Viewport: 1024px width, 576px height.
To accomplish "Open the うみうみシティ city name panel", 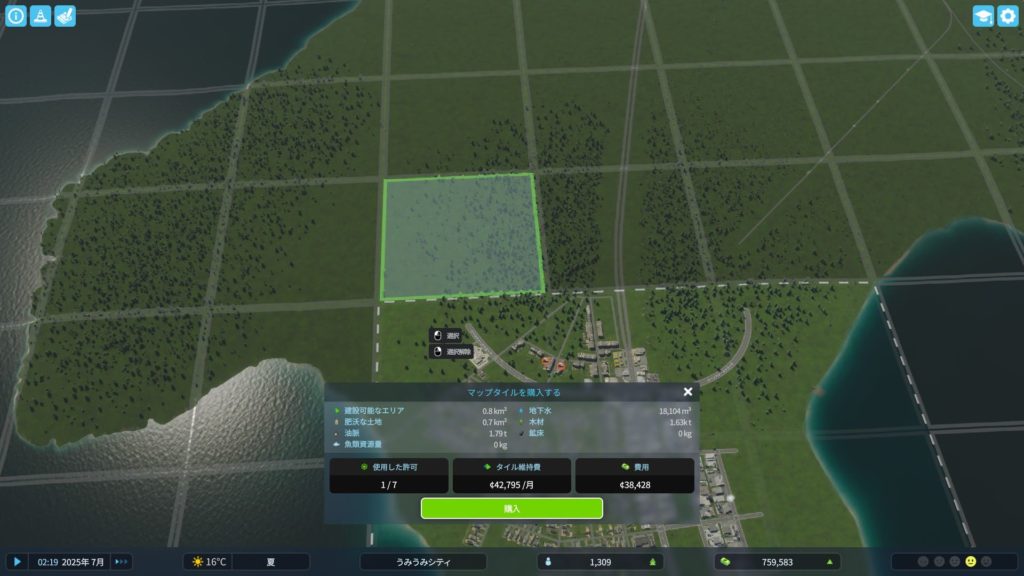I will coord(423,562).
